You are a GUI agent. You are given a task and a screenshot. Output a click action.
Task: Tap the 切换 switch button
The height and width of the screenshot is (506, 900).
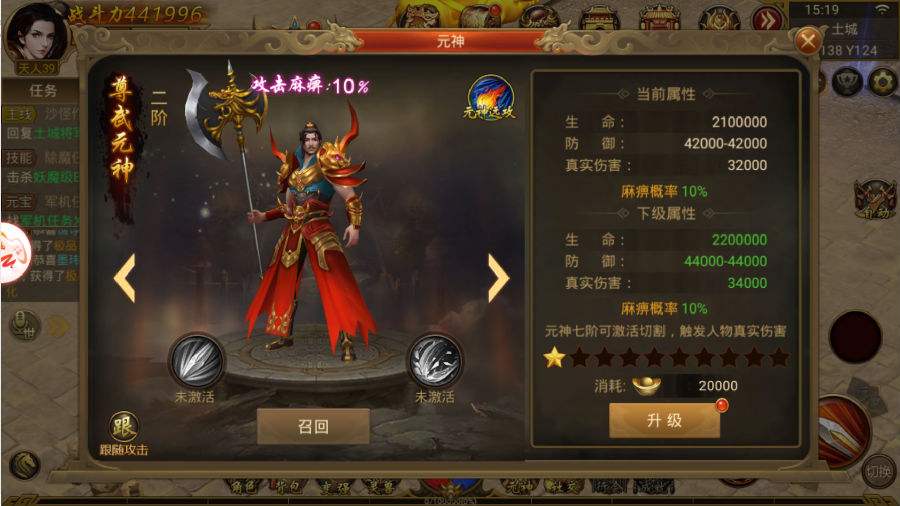pyautogui.click(x=877, y=470)
